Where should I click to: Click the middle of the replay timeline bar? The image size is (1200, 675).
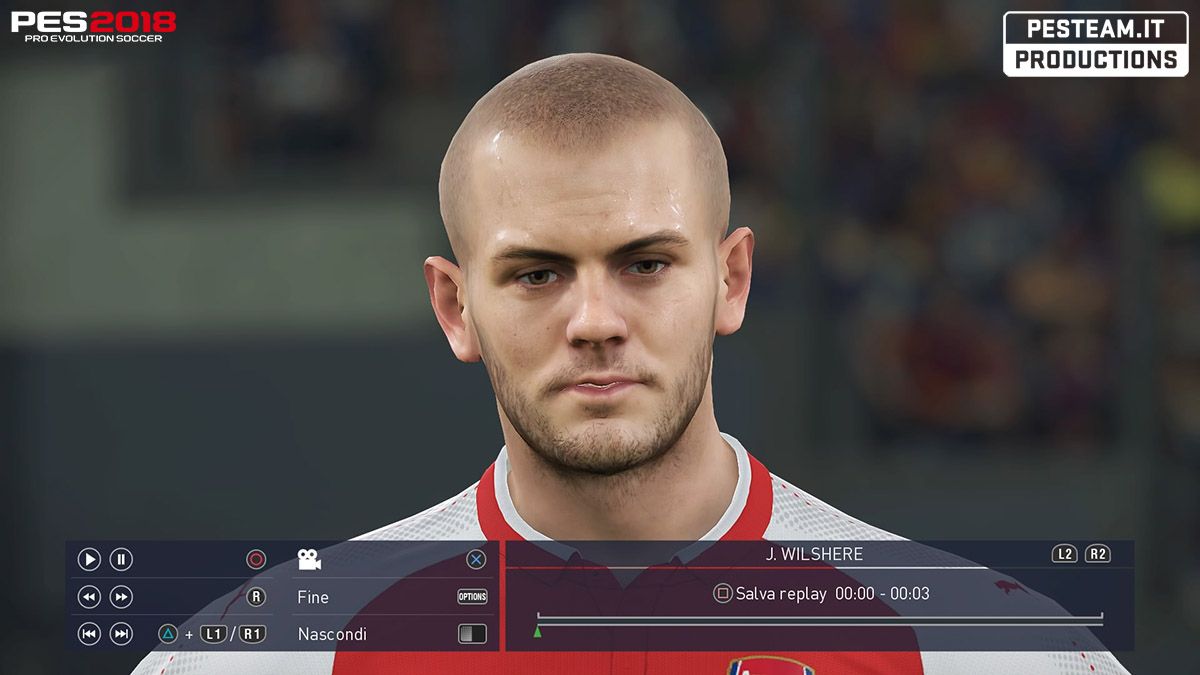coord(820,620)
